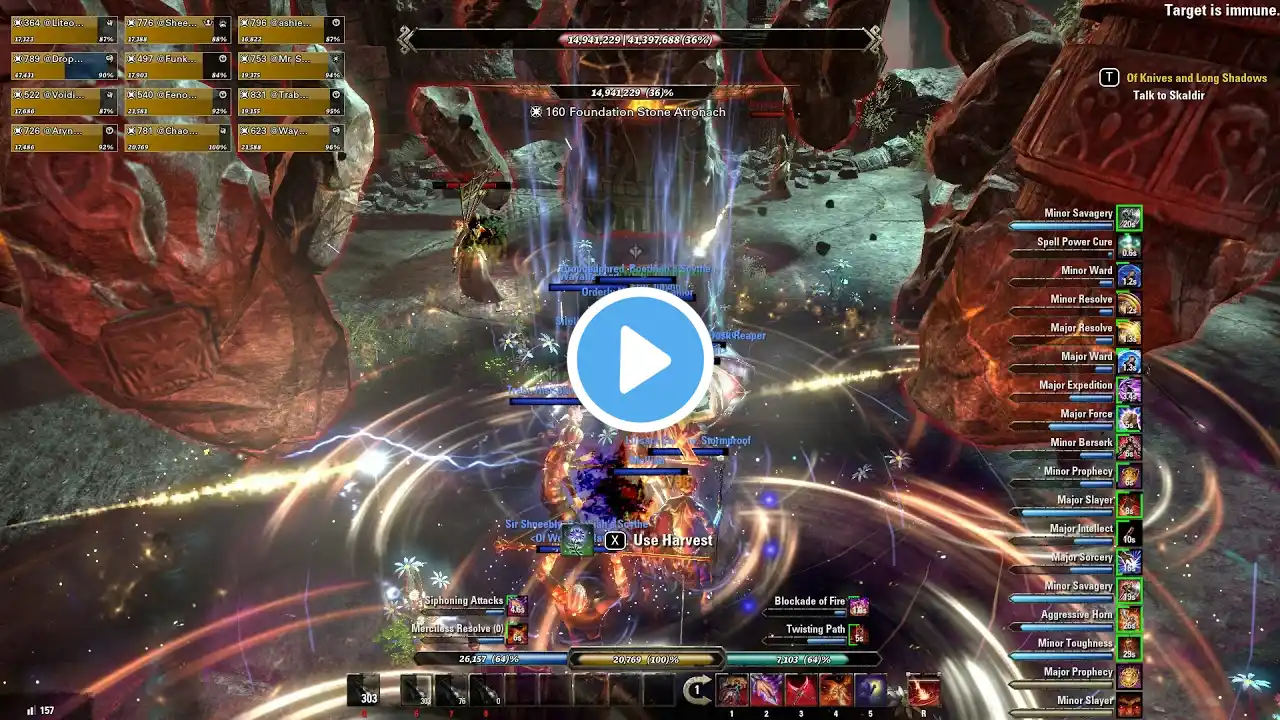Click the Major Intellect buff icon
Viewport: 1280px width, 720px height.
1129,533
